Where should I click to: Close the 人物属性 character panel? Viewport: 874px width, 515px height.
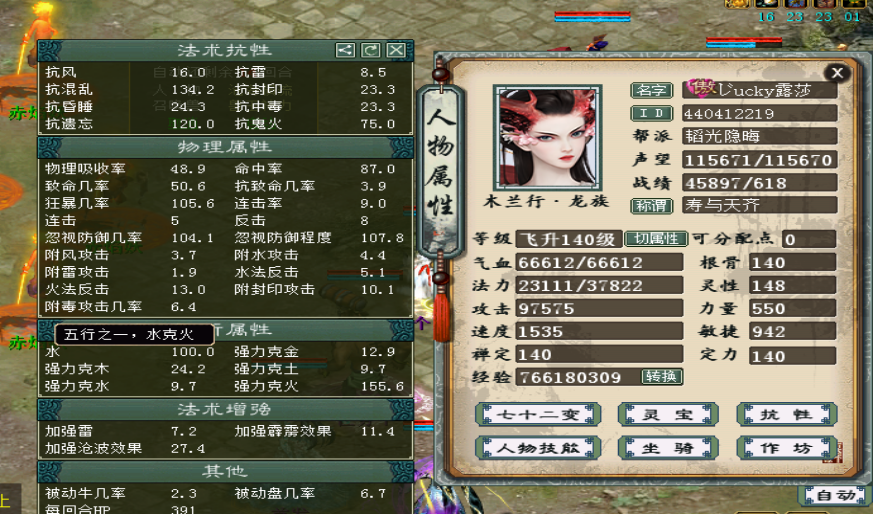[837, 72]
